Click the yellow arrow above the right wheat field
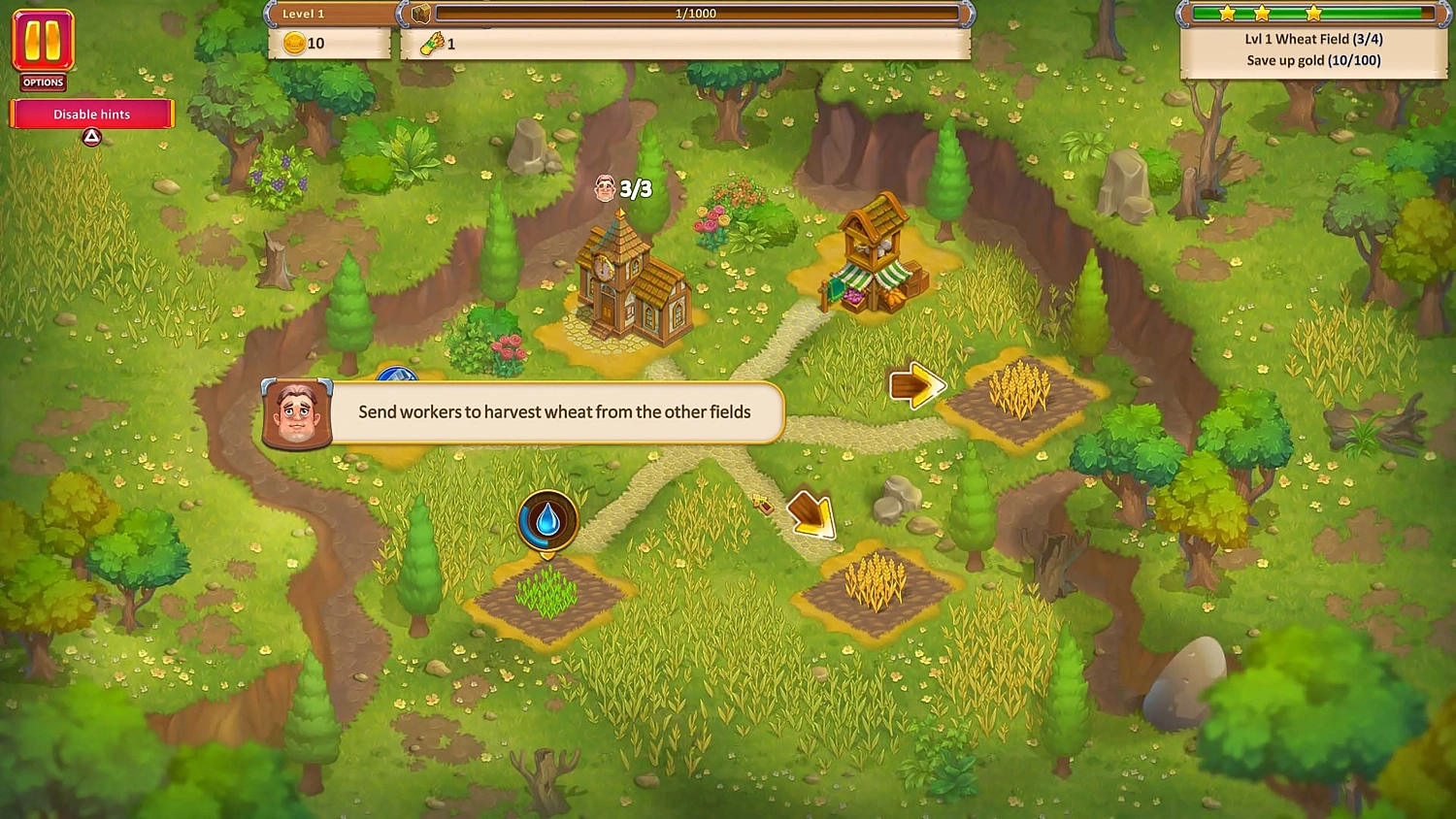Viewport: 1456px width, 819px height. [x=916, y=385]
